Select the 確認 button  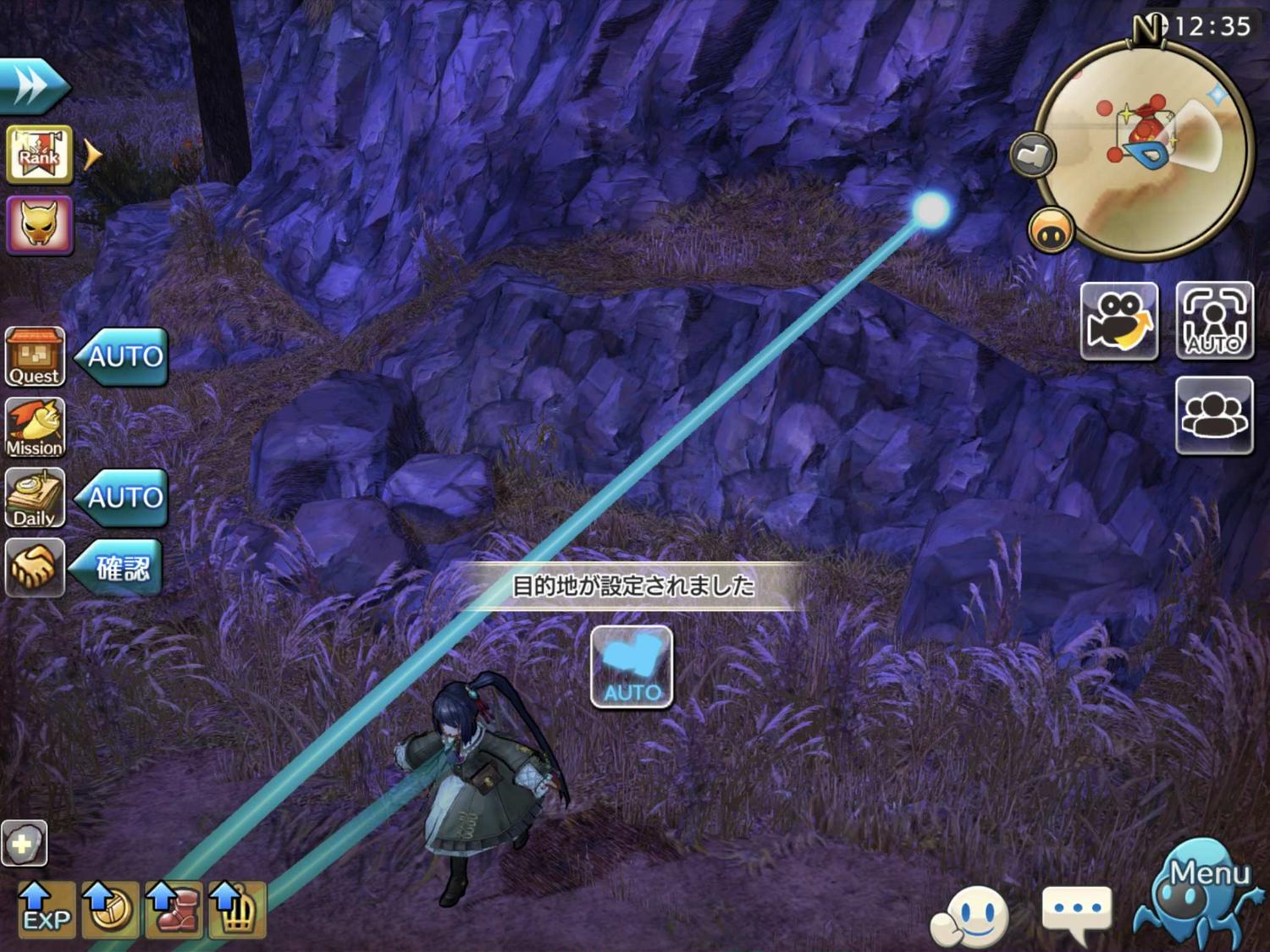(x=119, y=568)
